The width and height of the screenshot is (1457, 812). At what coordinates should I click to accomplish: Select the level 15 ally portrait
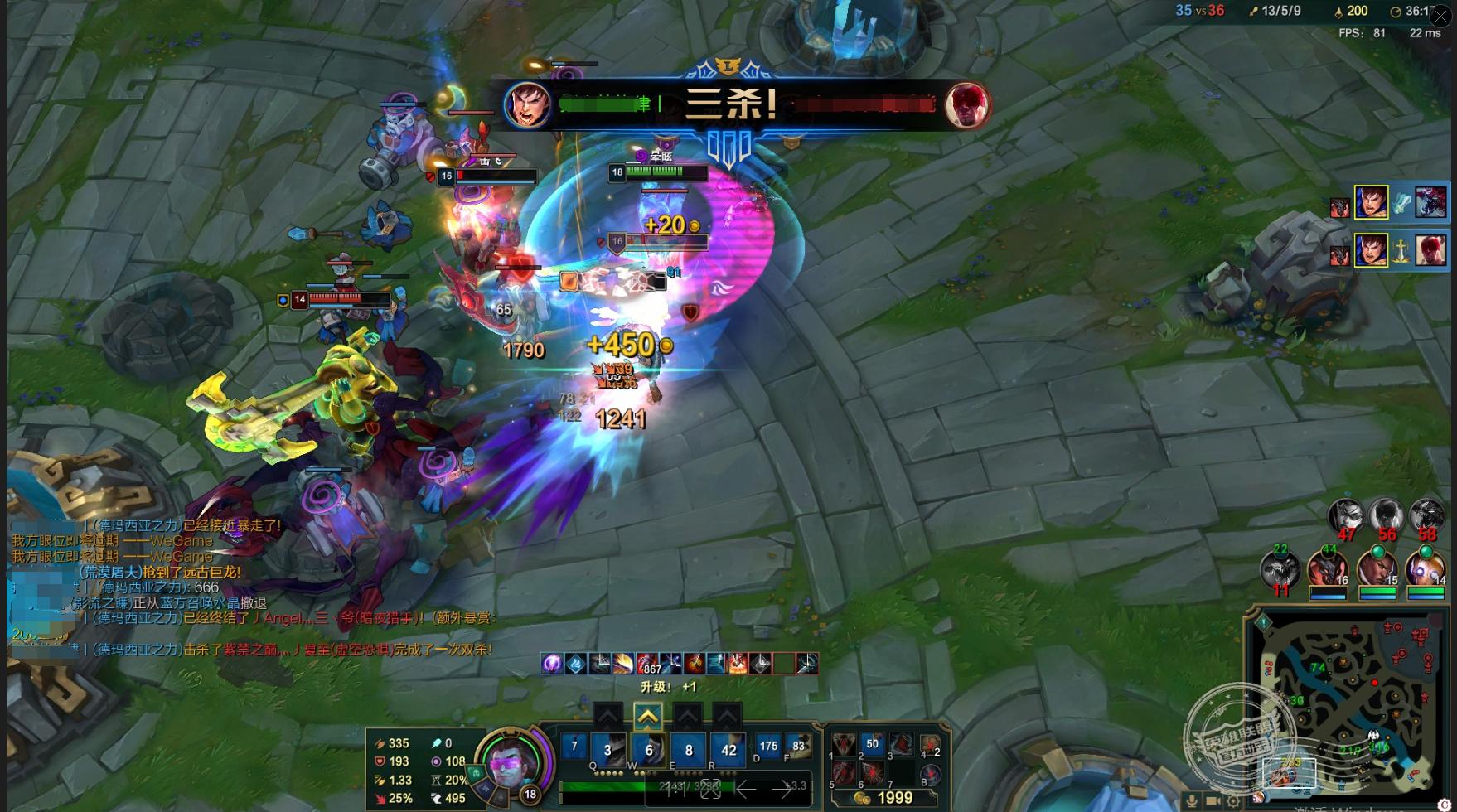pyautogui.click(x=1377, y=571)
